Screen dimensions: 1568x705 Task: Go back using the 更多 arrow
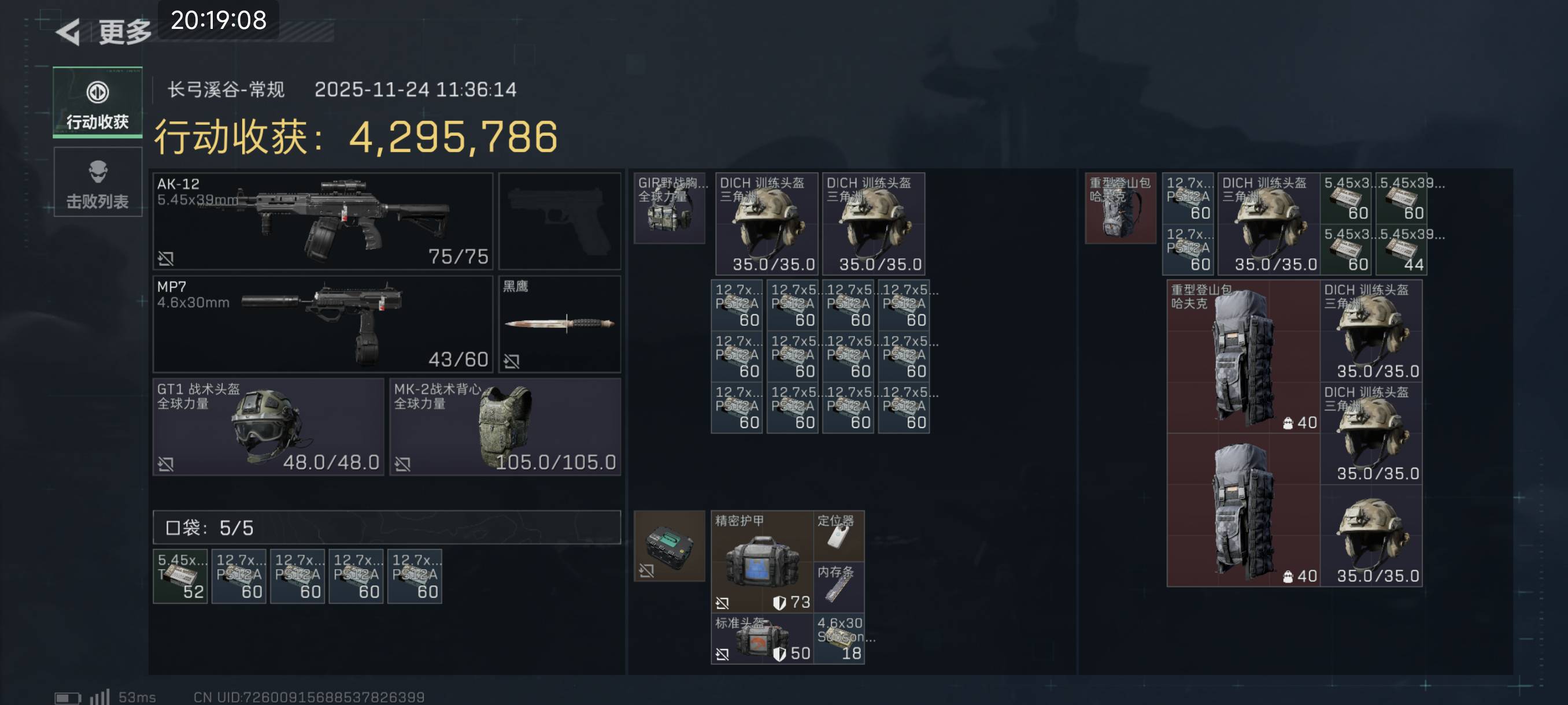click(x=68, y=32)
